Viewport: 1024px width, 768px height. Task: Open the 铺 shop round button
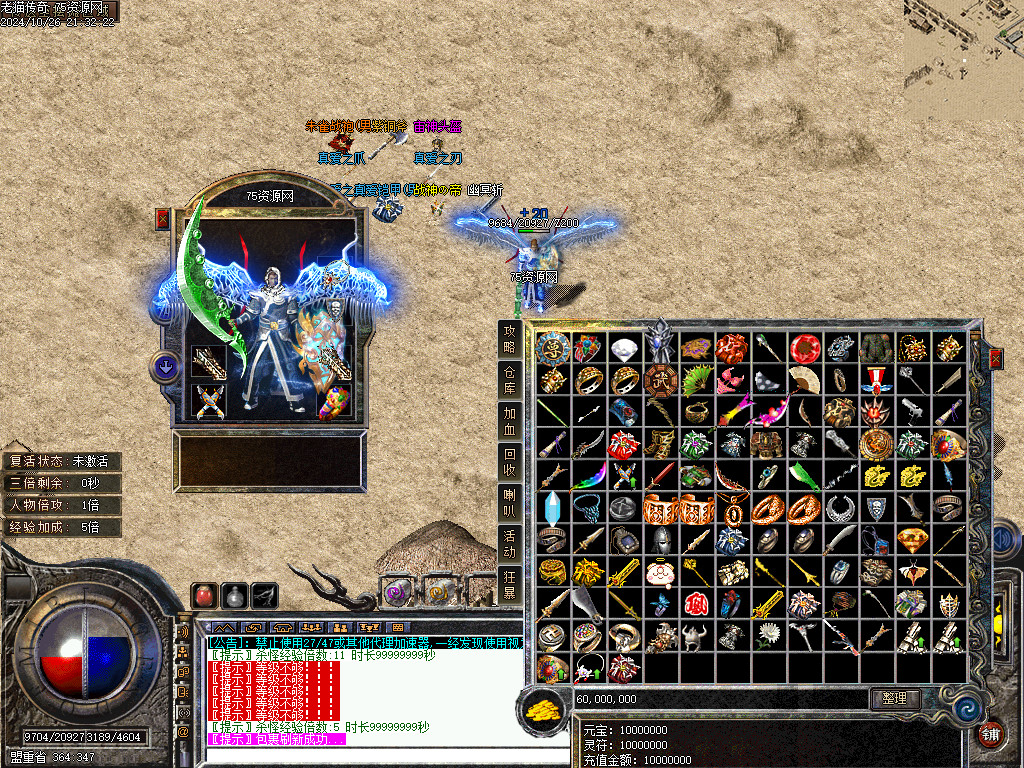point(991,736)
